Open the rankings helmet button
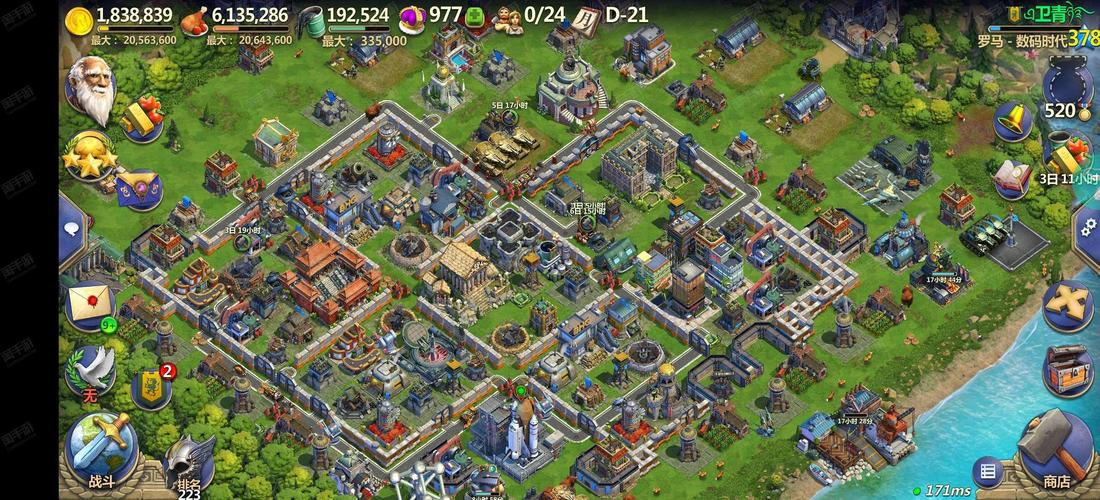 pyautogui.click(x=188, y=464)
